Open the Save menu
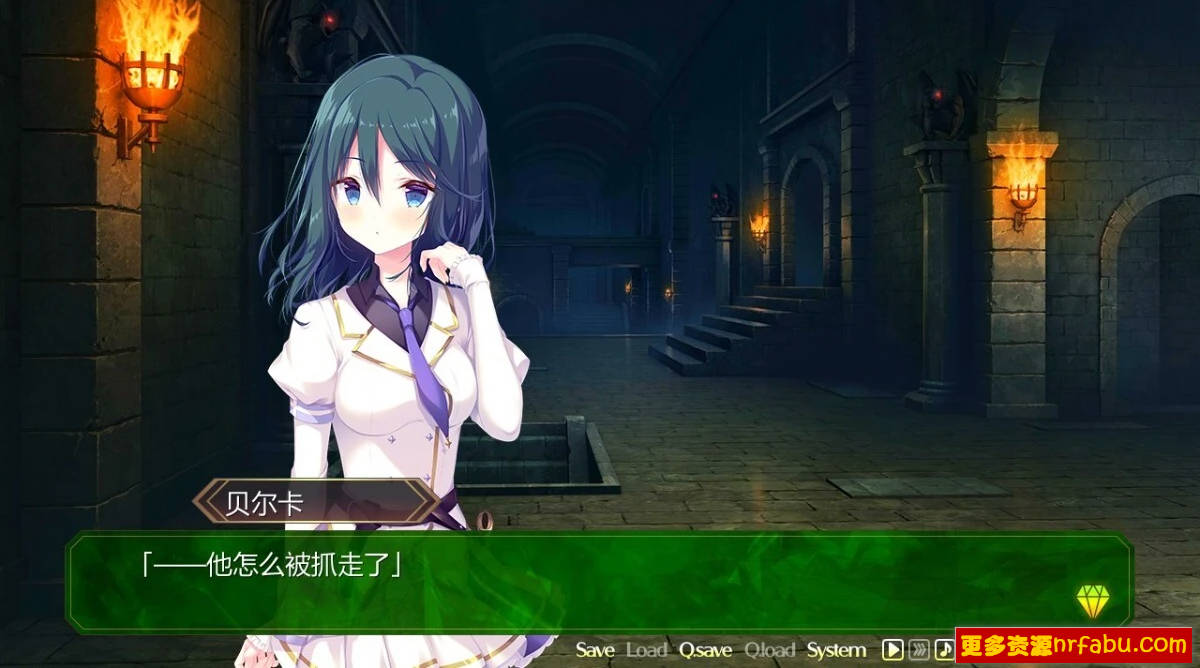Screen dimensions: 1200x668 (595, 650)
